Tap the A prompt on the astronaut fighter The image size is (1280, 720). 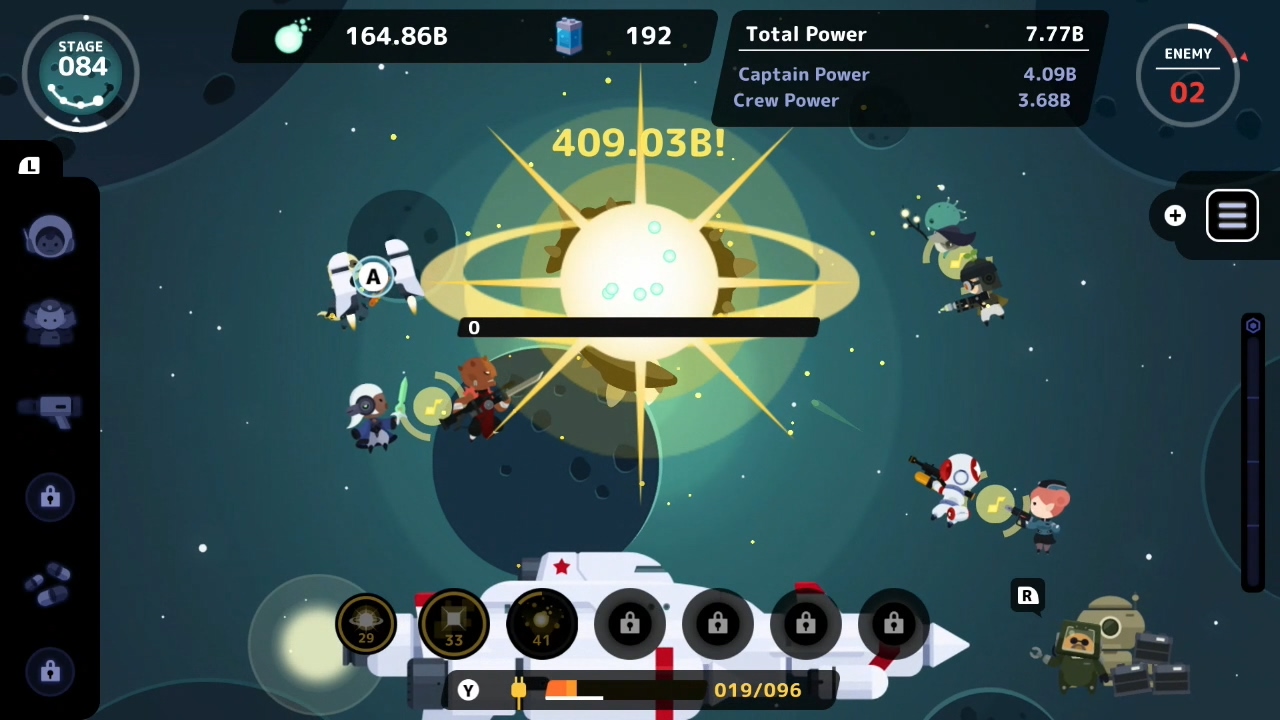click(372, 277)
